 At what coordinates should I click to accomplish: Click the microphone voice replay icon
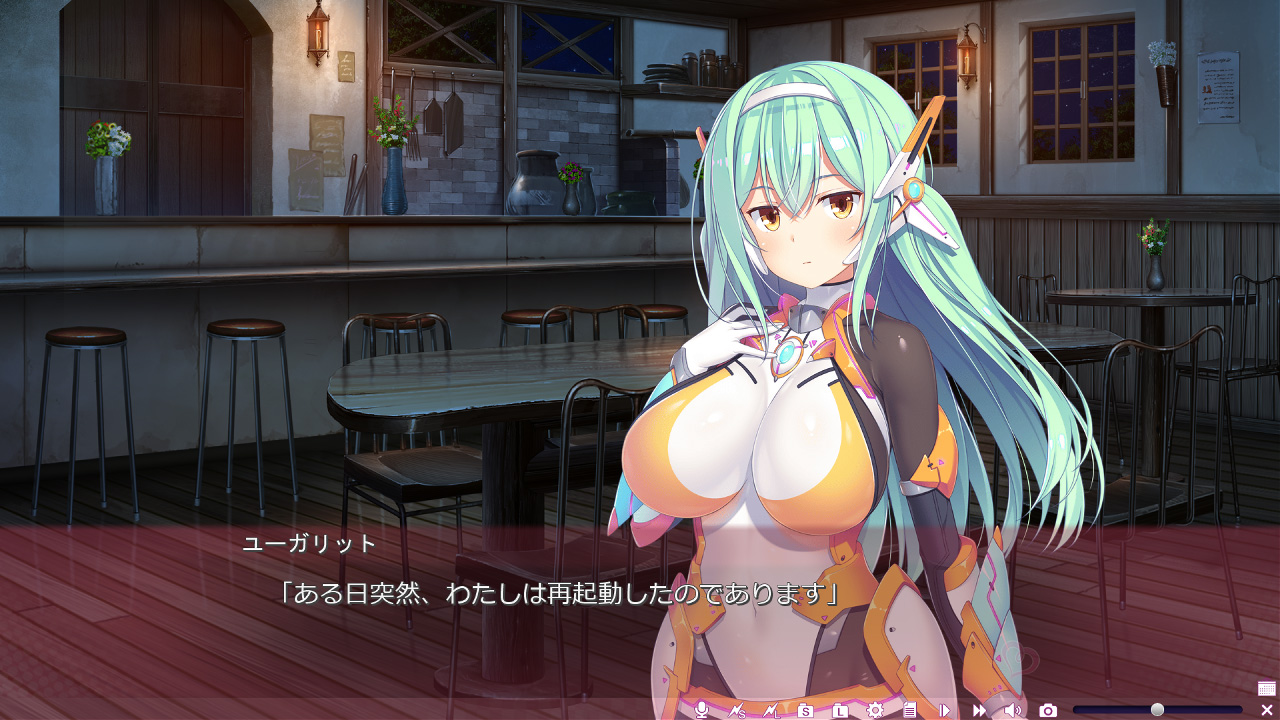pyautogui.click(x=702, y=710)
